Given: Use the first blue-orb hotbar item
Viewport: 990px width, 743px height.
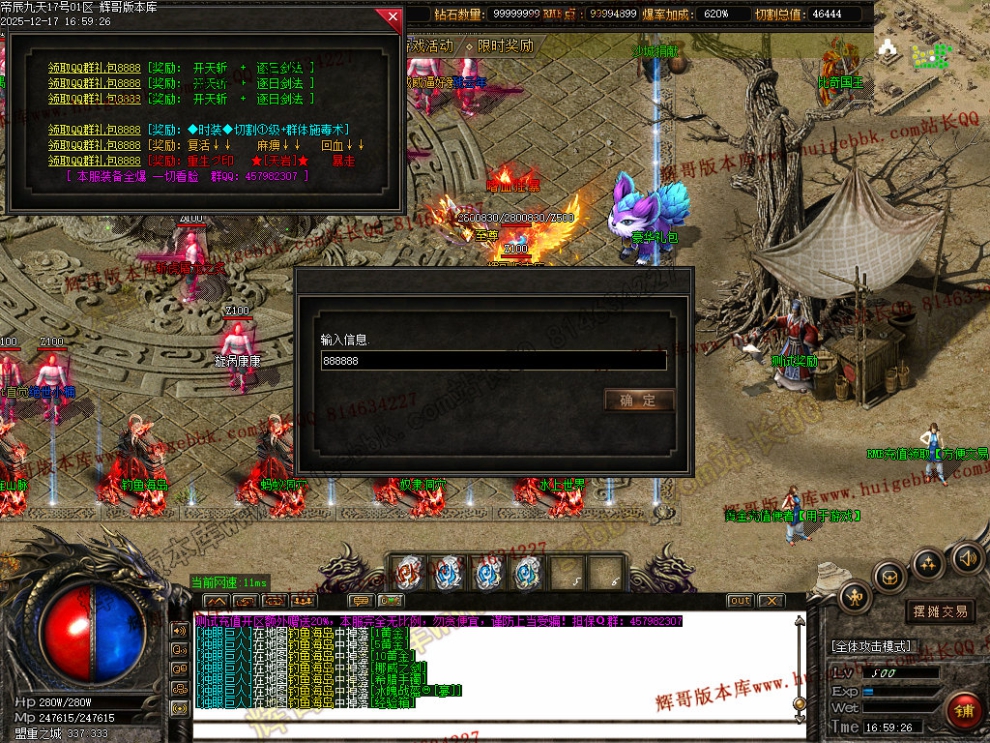Looking at the screenshot, I should [x=407, y=573].
